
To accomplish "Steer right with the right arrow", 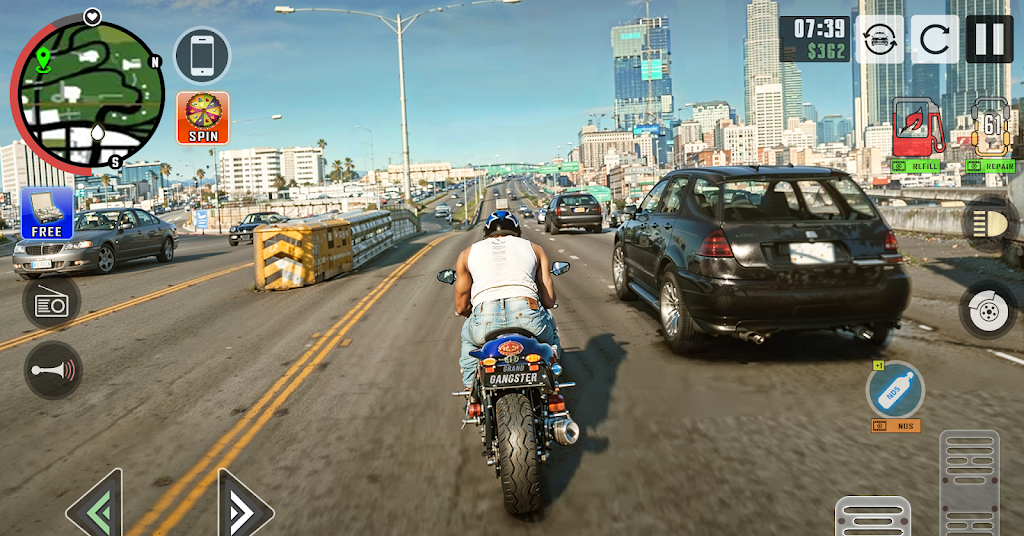I will click(x=245, y=505).
